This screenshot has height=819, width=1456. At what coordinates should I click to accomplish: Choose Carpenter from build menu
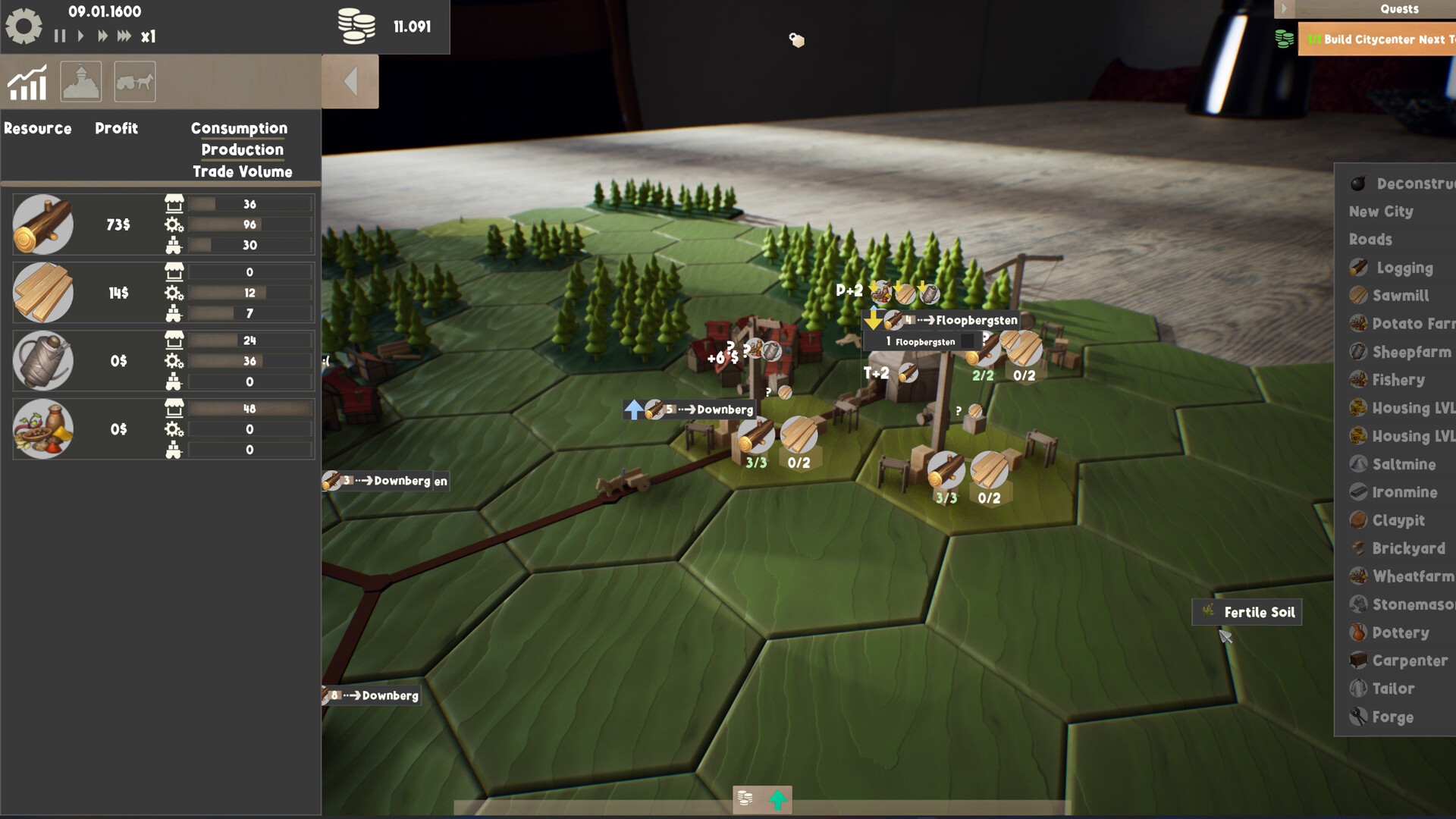(x=1409, y=661)
